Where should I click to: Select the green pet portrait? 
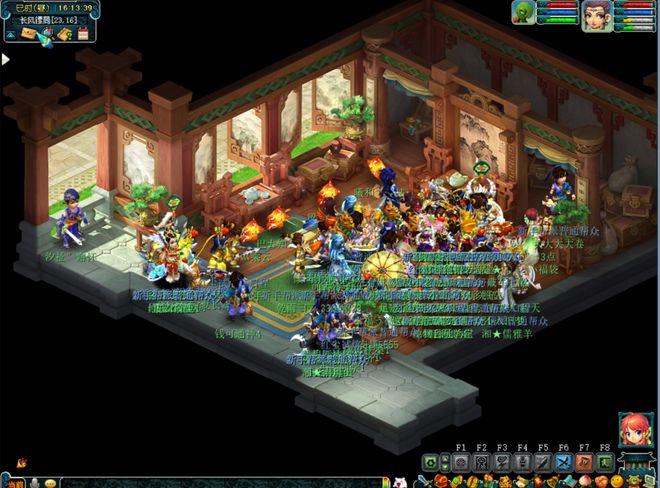pyautogui.click(x=523, y=13)
